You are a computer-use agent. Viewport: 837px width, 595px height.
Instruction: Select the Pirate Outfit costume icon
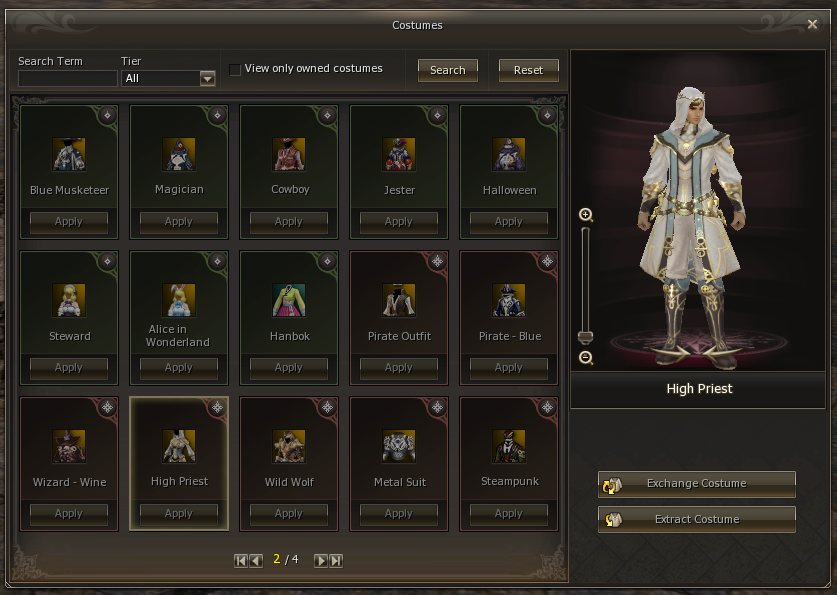point(399,300)
